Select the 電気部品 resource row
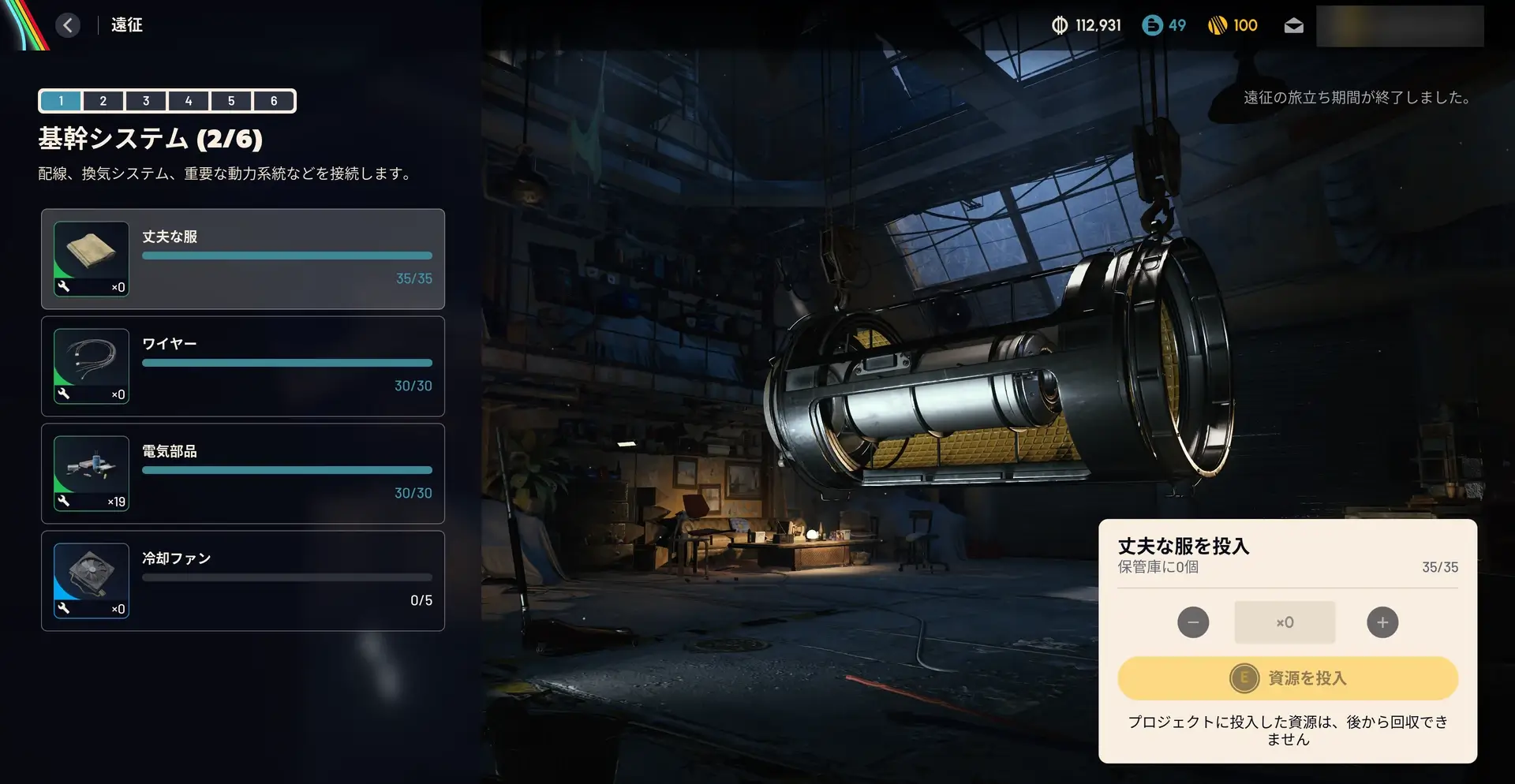This screenshot has height=784, width=1515. pos(243,473)
